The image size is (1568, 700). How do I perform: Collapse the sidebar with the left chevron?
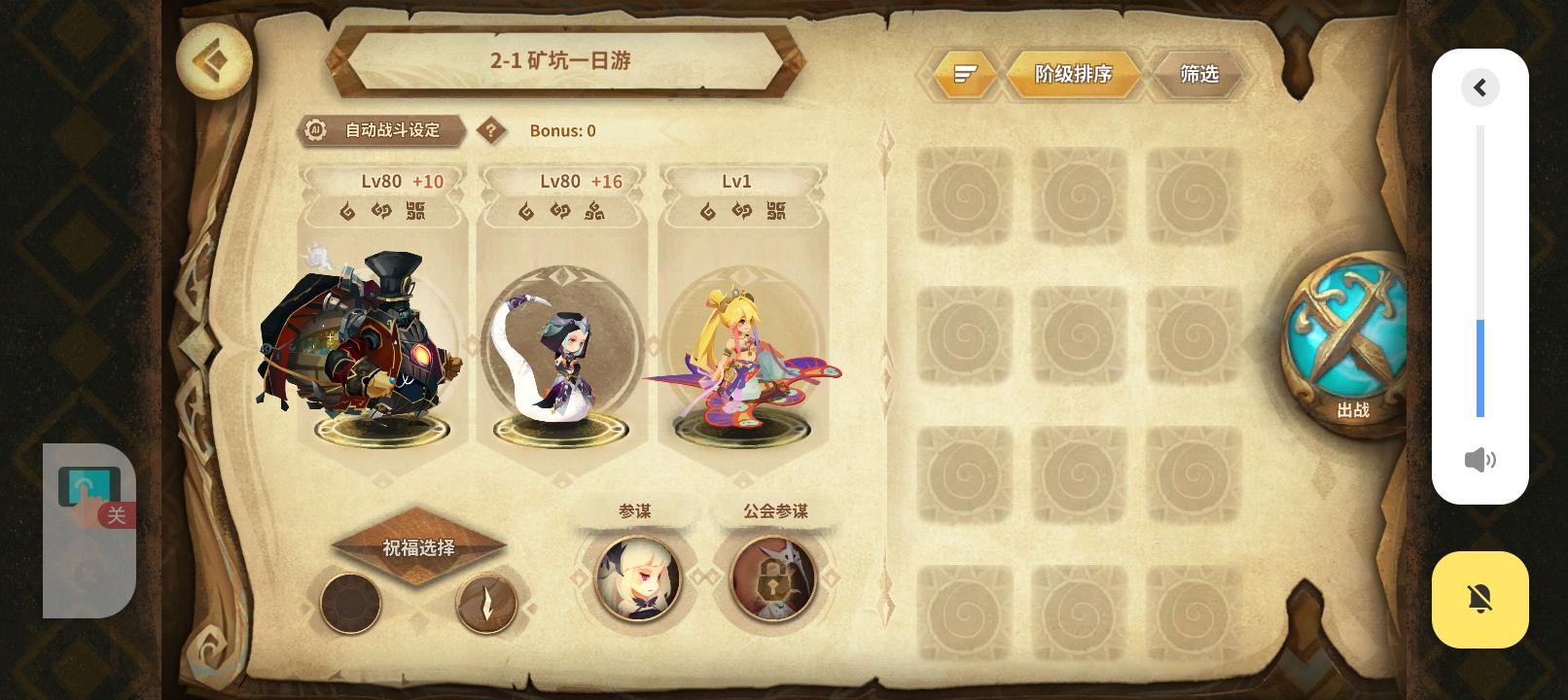[1479, 87]
